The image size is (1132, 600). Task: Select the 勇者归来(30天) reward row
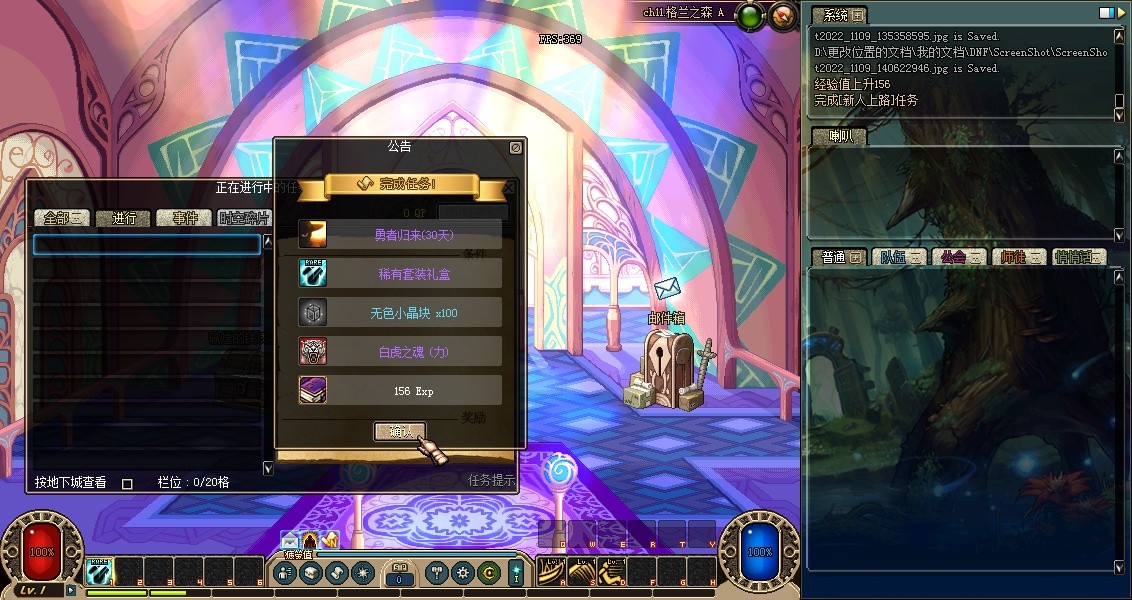[x=400, y=234]
